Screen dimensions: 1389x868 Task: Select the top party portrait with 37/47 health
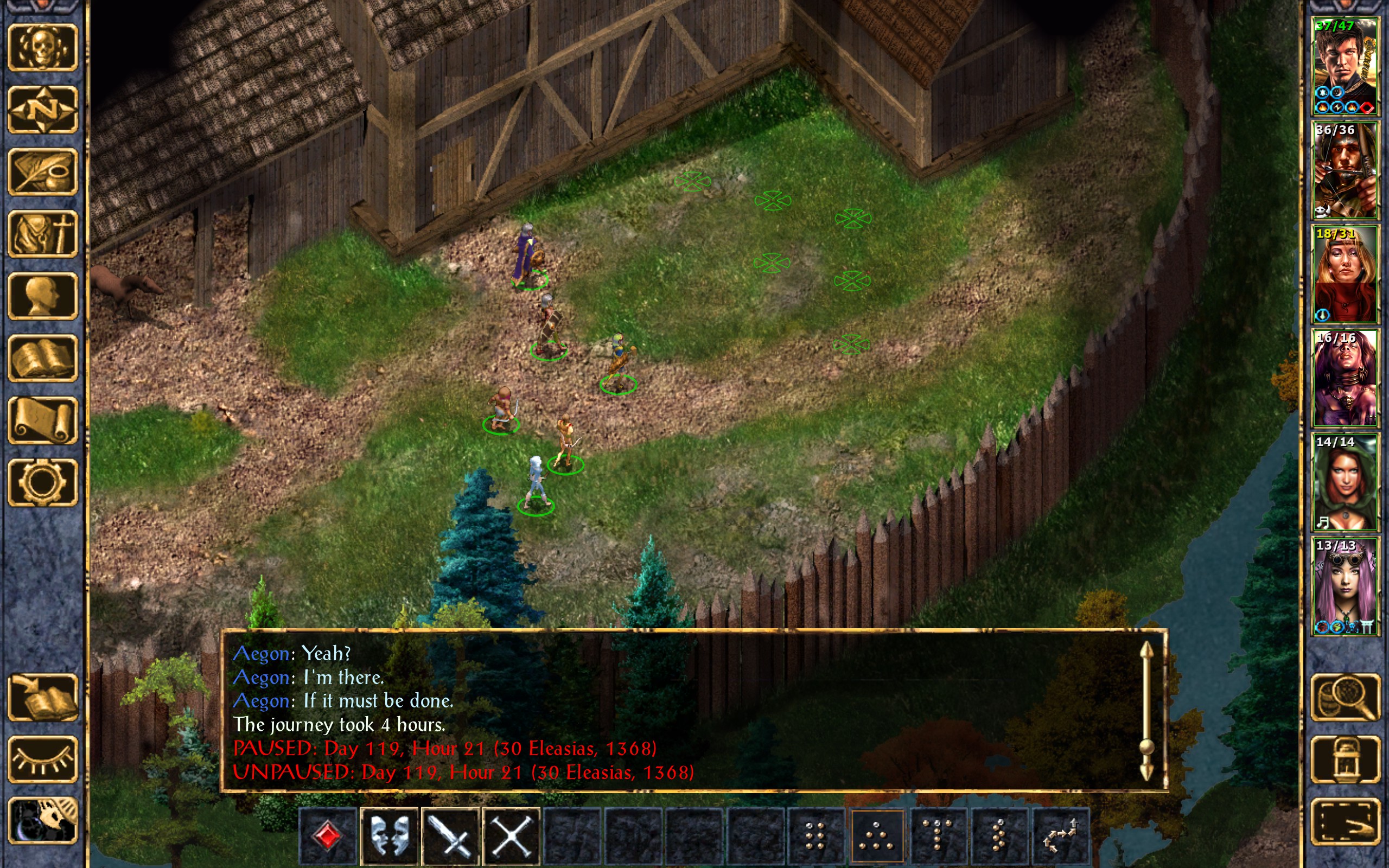click(1345, 67)
